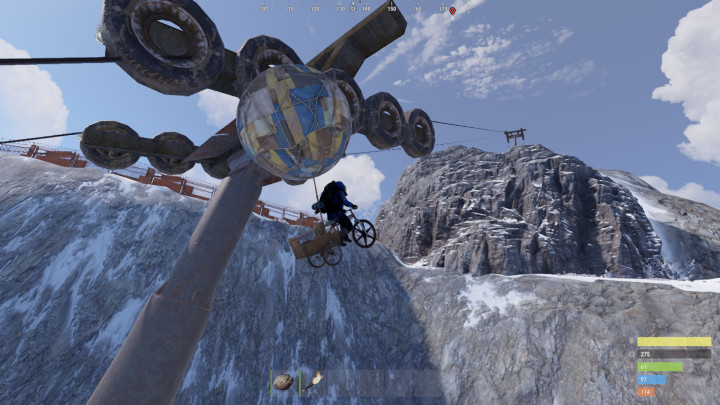Select the torch hotbar slot
Image resolution: width=720 pixels, height=405 pixels.
[315, 379]
